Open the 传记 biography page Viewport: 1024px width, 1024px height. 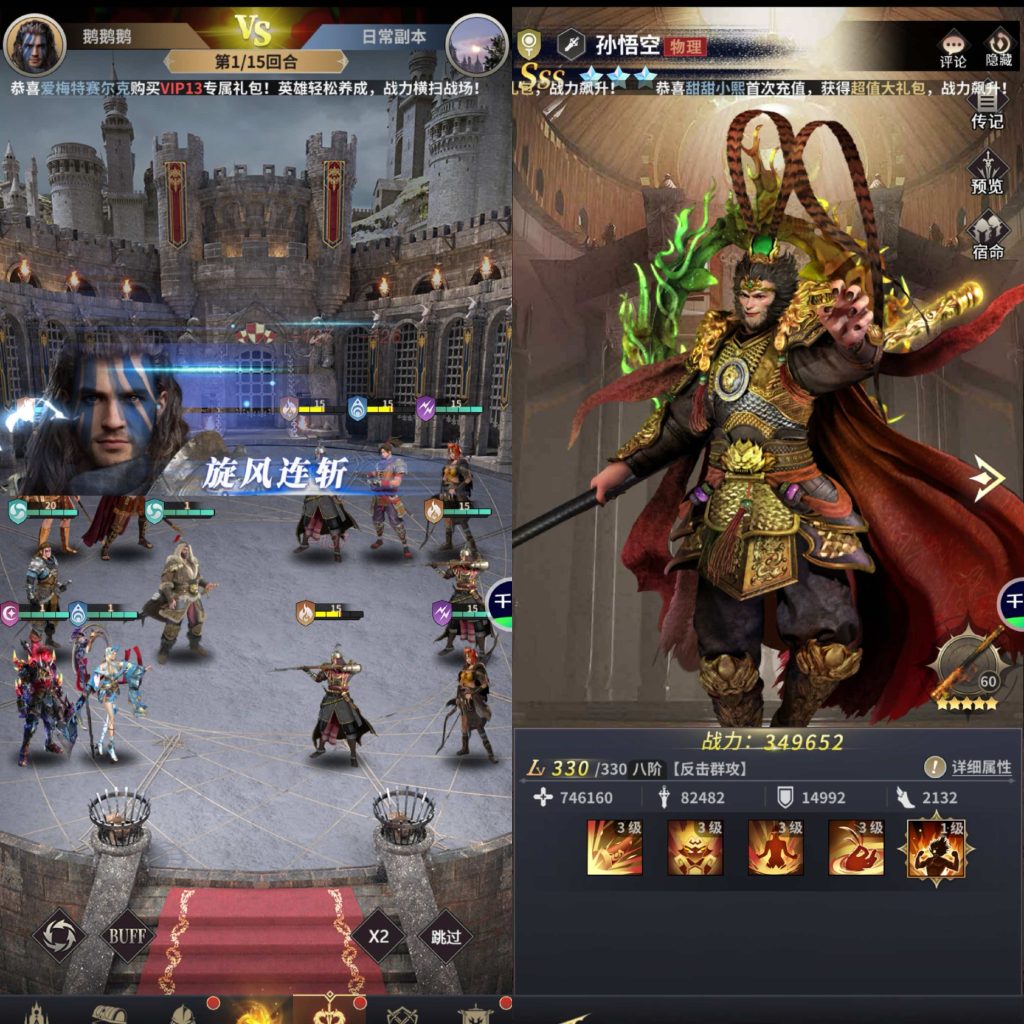tap(987, 108)
